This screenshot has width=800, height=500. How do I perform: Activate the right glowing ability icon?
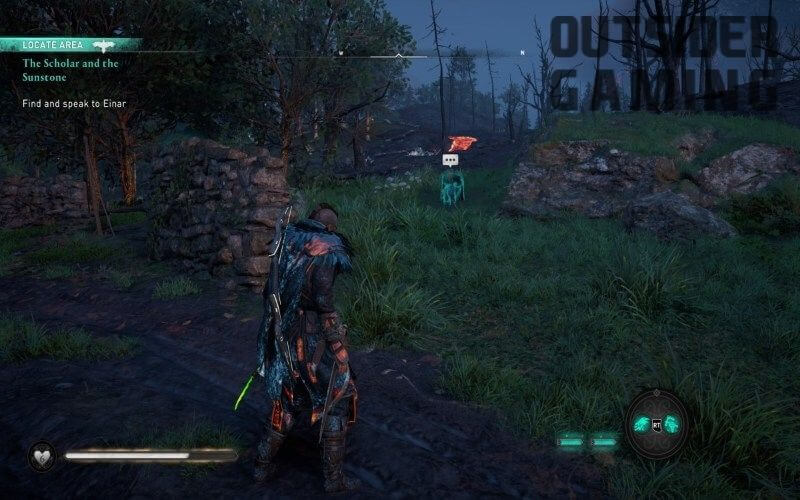(x=673, y=424)
